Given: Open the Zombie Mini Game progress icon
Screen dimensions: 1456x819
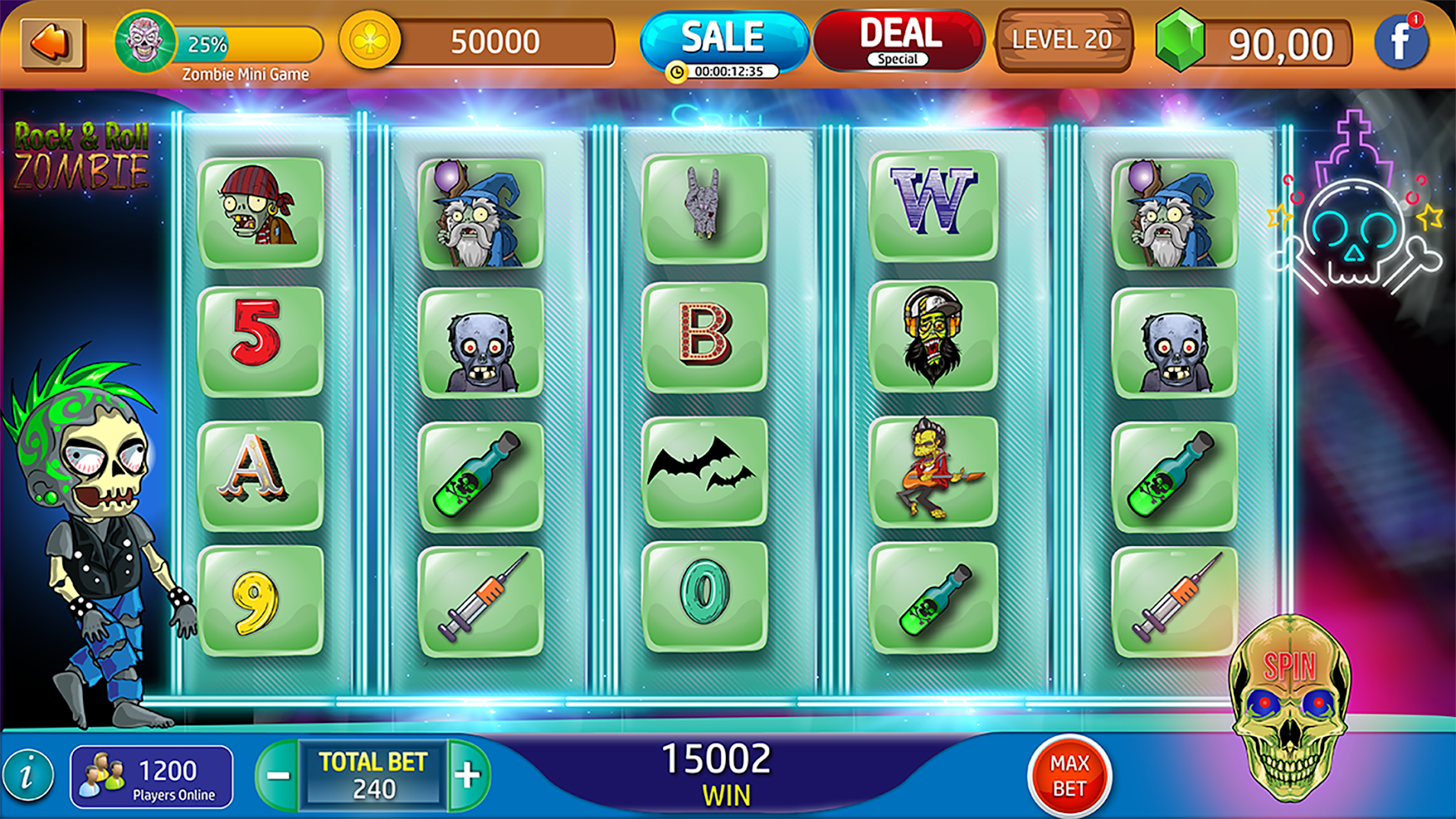Looking at the screenshot, I should tap(145, 42).
